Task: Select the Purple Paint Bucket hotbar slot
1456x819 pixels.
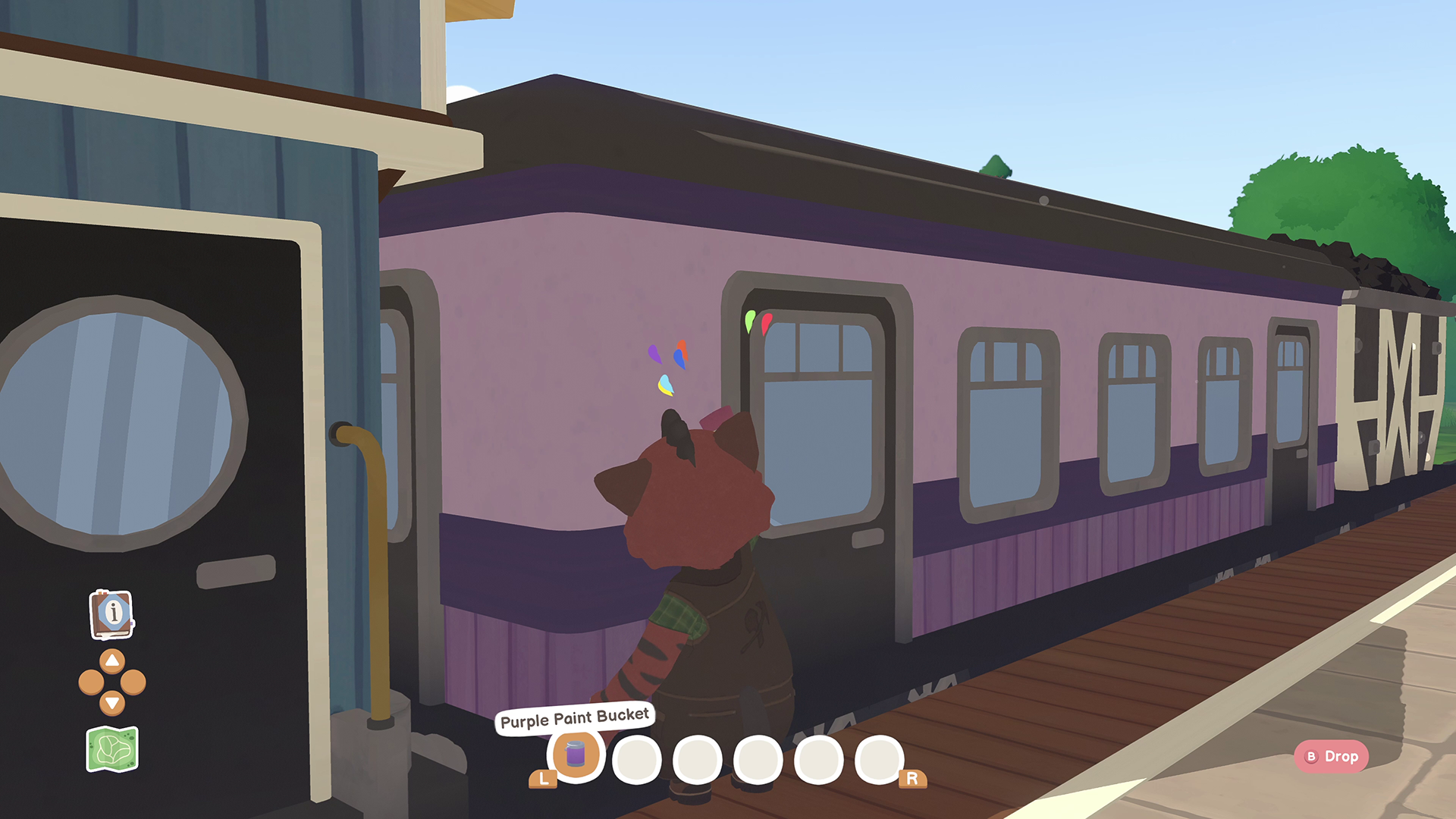Action: (576, 755)
